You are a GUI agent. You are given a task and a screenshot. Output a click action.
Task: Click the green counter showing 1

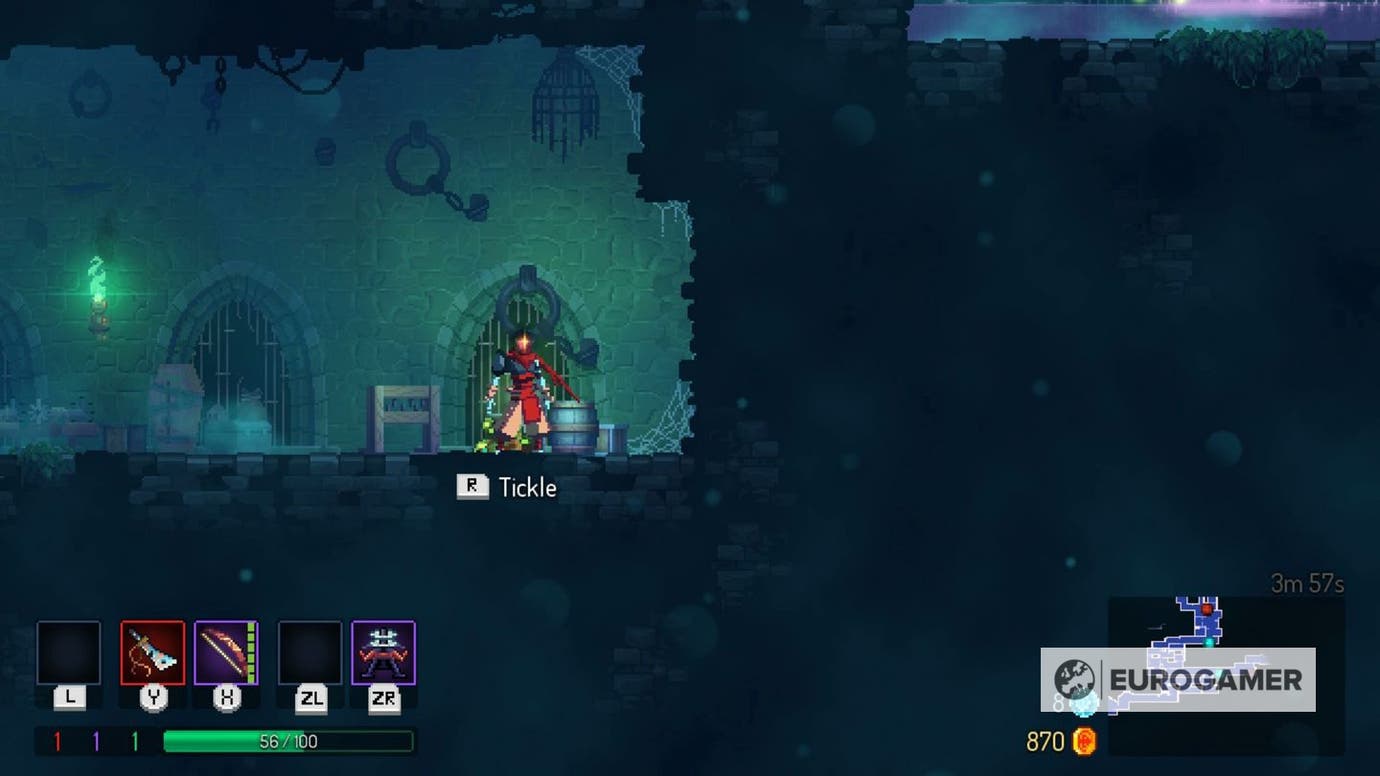[x=135, y=739]
